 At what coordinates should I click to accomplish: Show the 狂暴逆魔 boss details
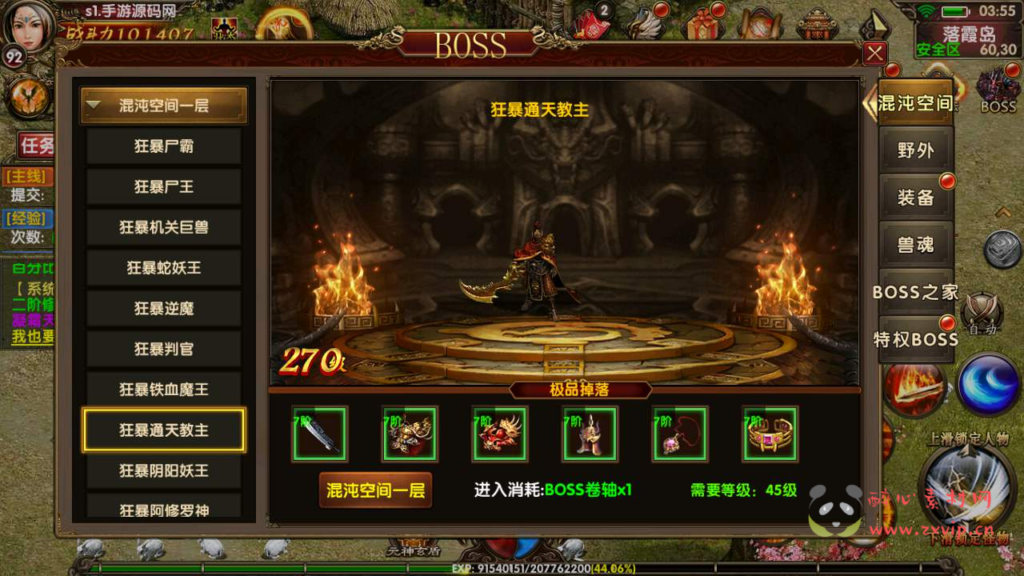[x=164, y=308]
